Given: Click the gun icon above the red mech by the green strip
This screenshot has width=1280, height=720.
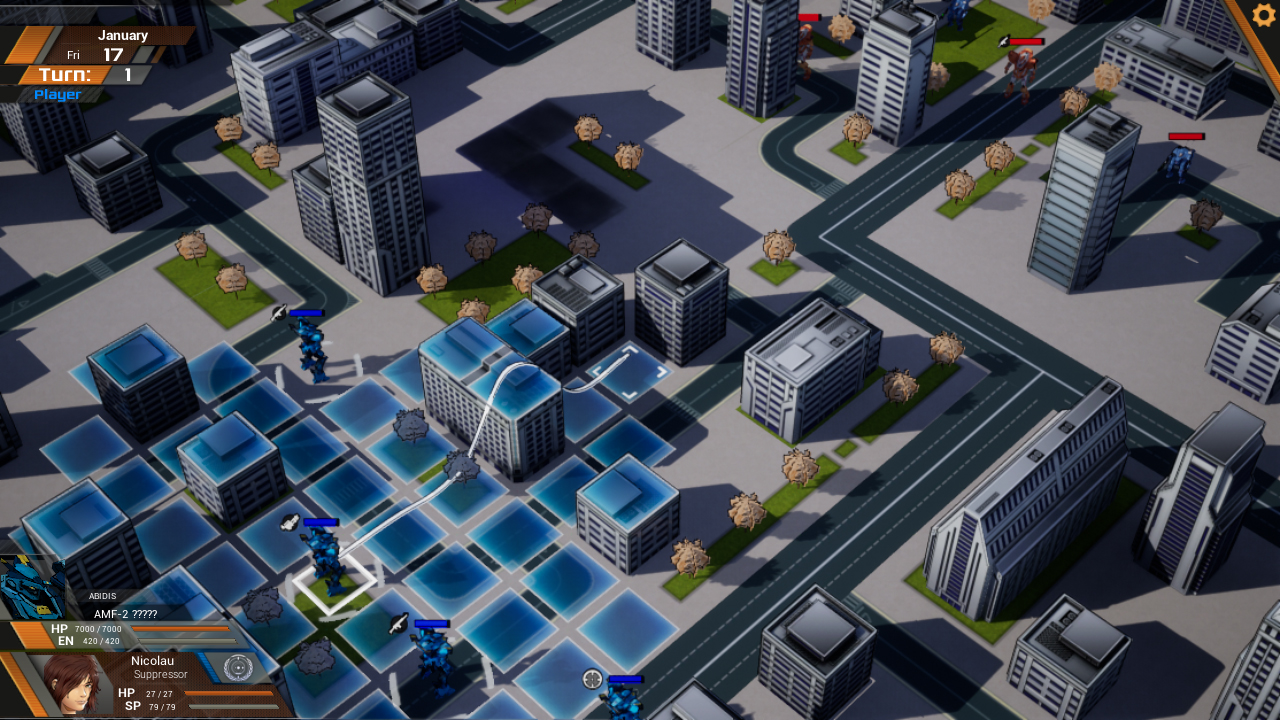Looking at the screenshot, I should pyautogui.click(x=1002, y=42).
